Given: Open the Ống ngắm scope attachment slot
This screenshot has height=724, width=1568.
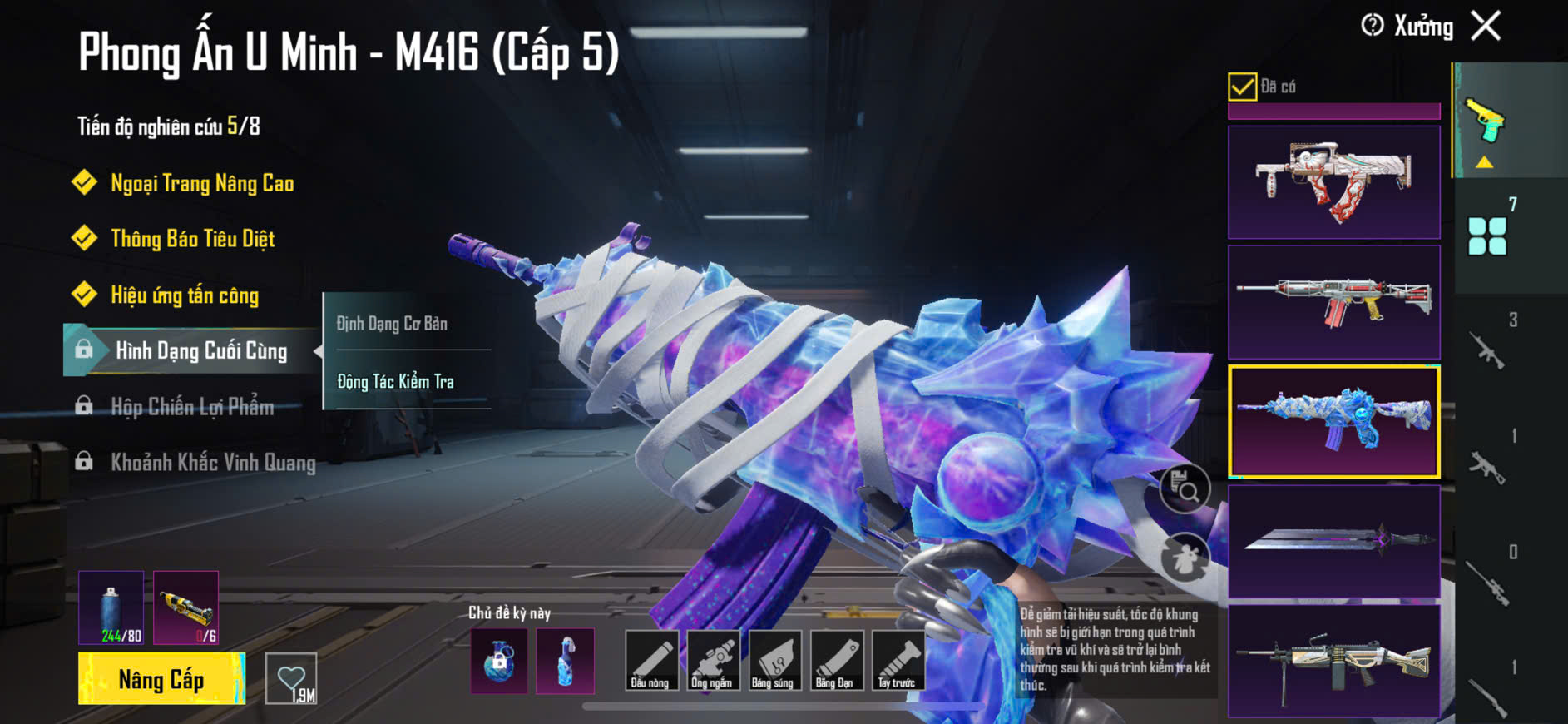Looking at the screenshot, I should 712,660.
